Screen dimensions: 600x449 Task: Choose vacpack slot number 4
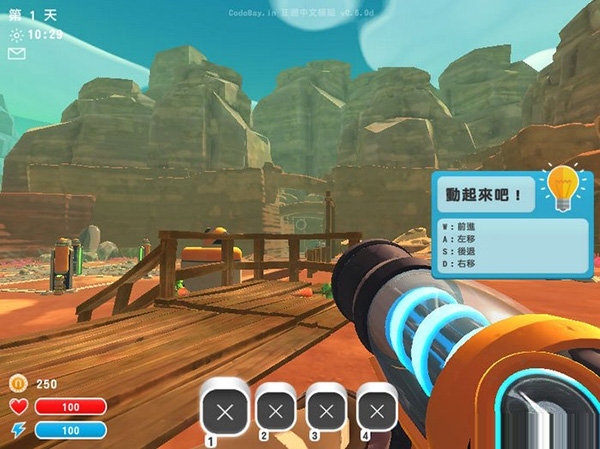[377, 410]
